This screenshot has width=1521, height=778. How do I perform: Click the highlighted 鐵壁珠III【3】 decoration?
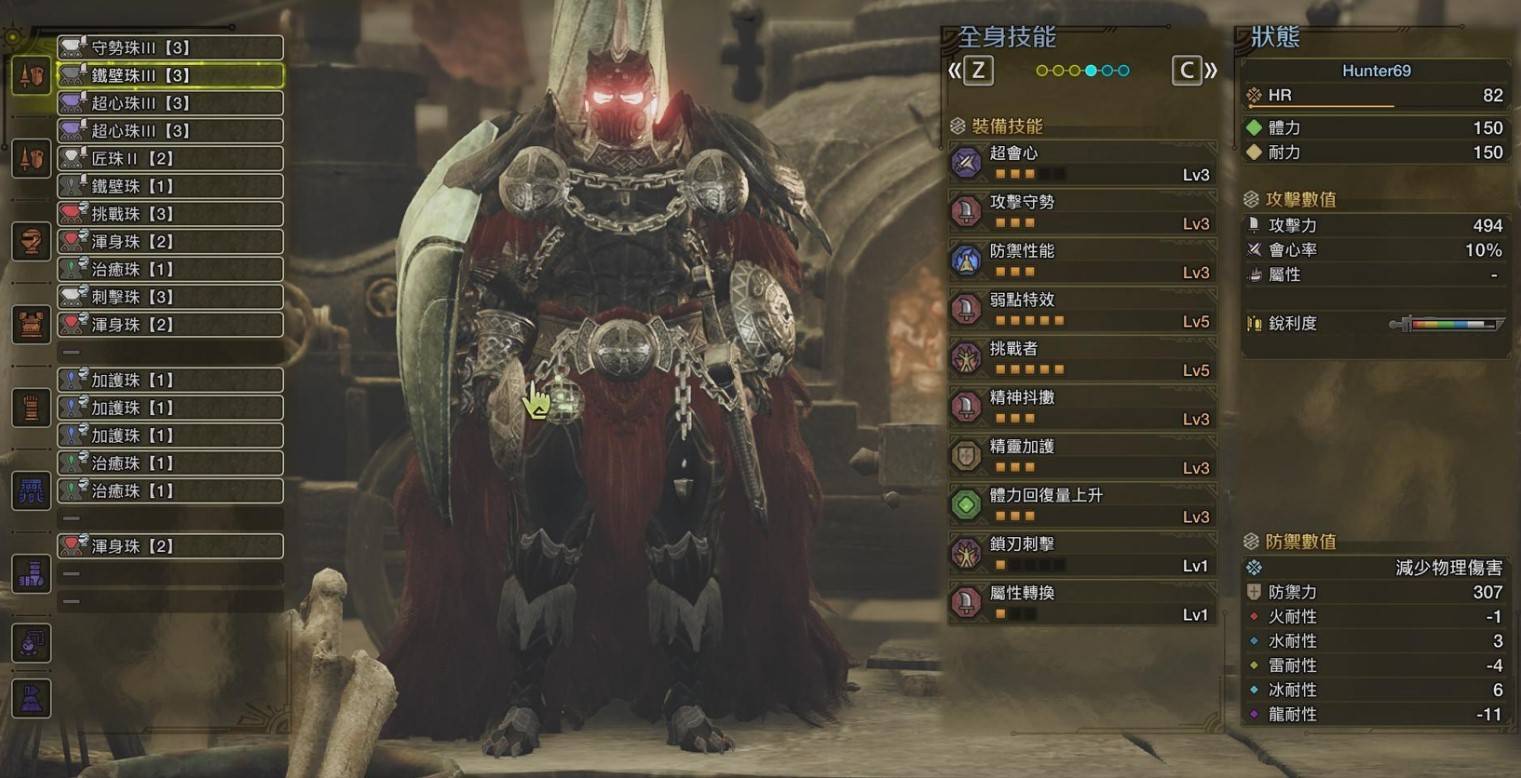click(170, 75)
